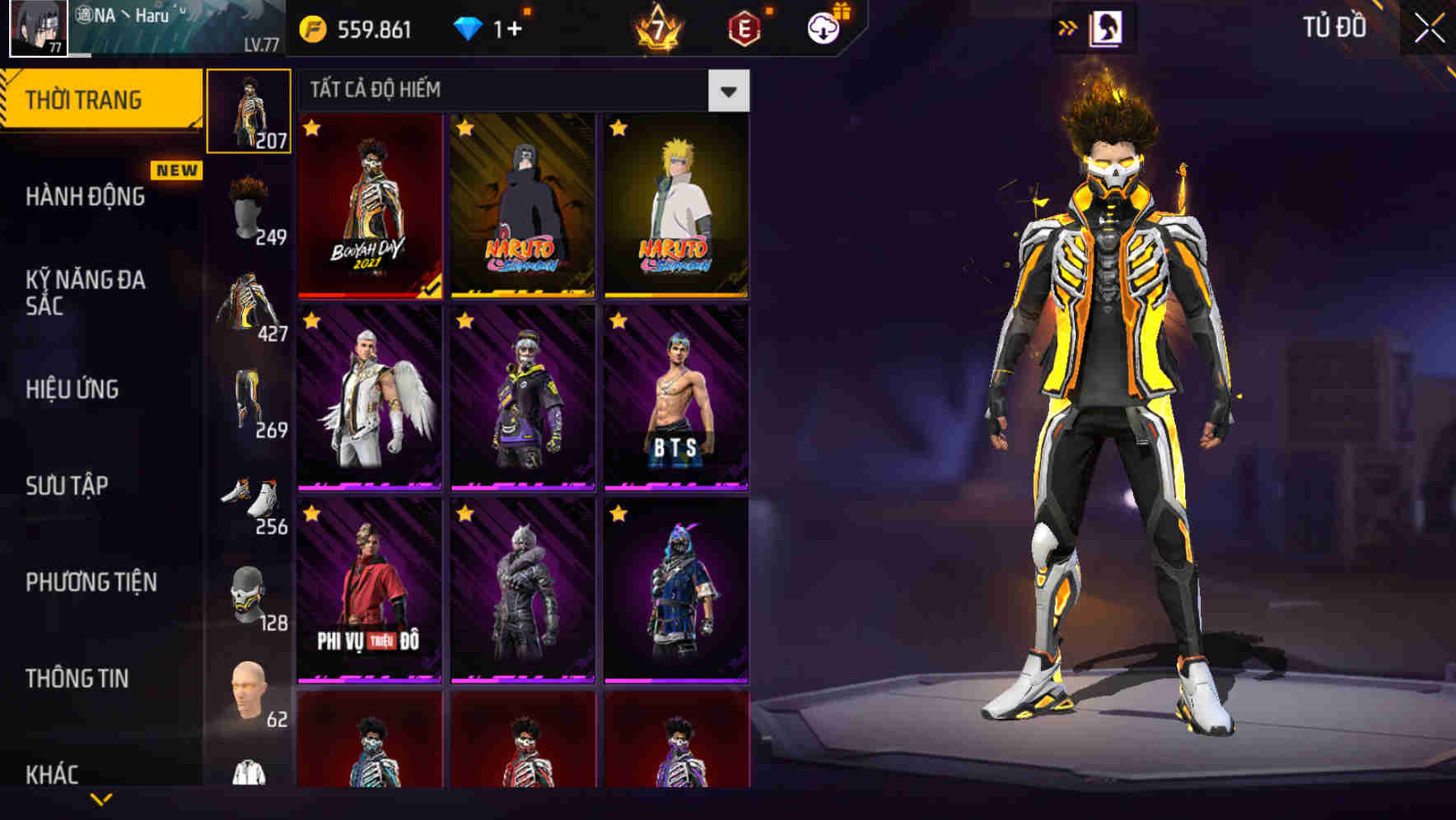
Task: Switch to the HÀNH ĐỘNG tab
Action: point(85,198)
